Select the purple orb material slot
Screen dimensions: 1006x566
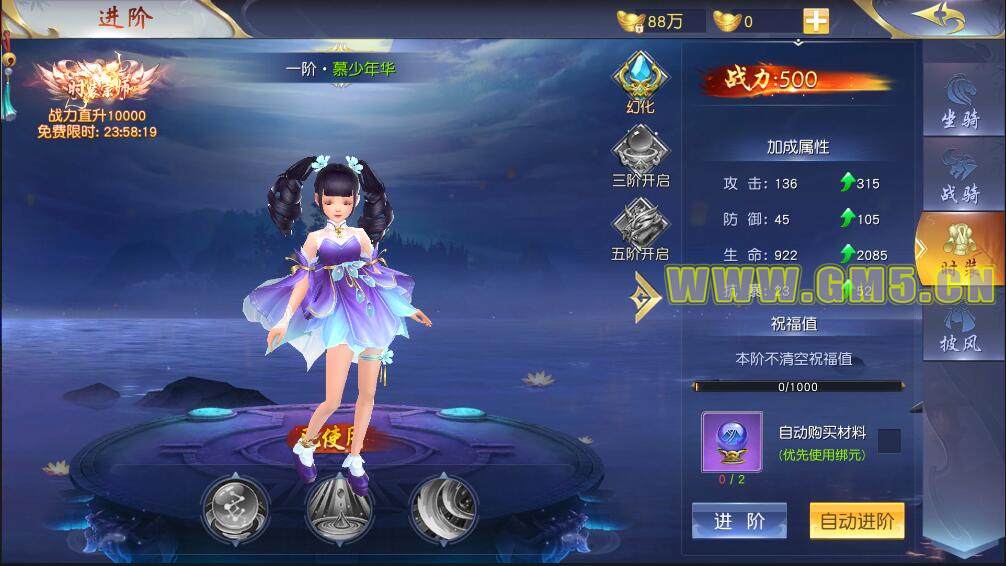click(731, 441)
